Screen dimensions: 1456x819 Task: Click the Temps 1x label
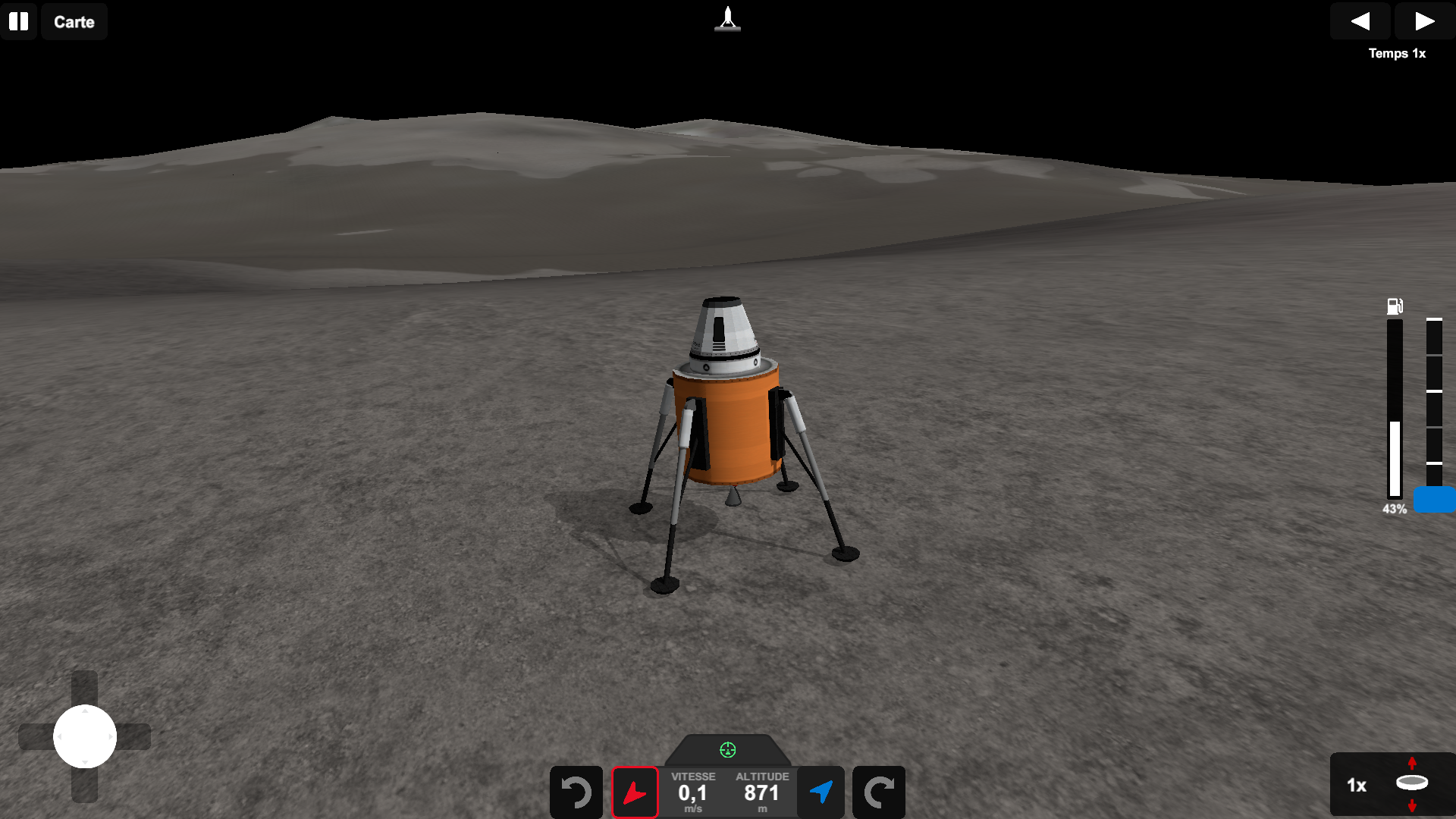1397,53
